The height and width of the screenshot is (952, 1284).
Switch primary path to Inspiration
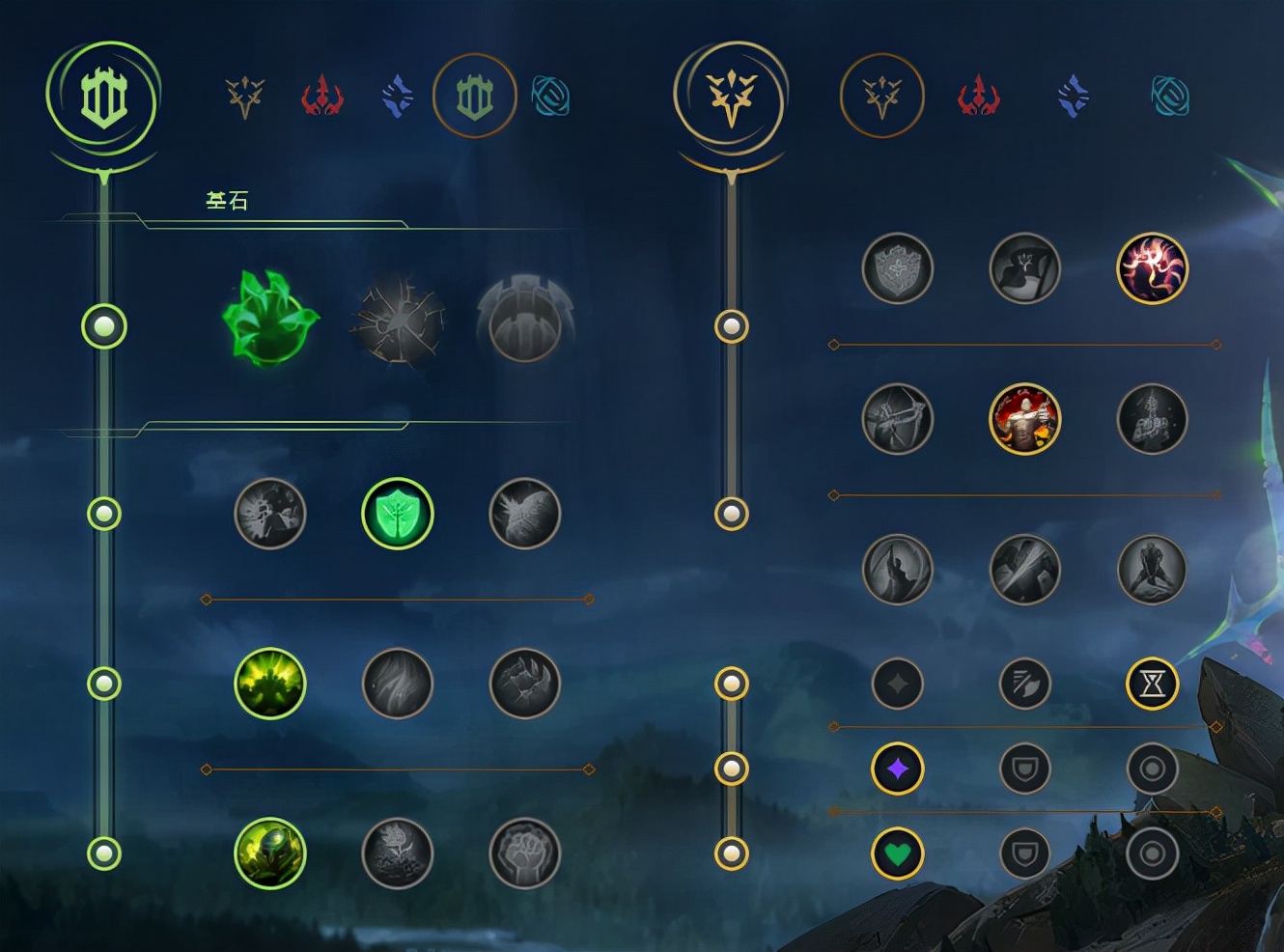coord(550,97)
